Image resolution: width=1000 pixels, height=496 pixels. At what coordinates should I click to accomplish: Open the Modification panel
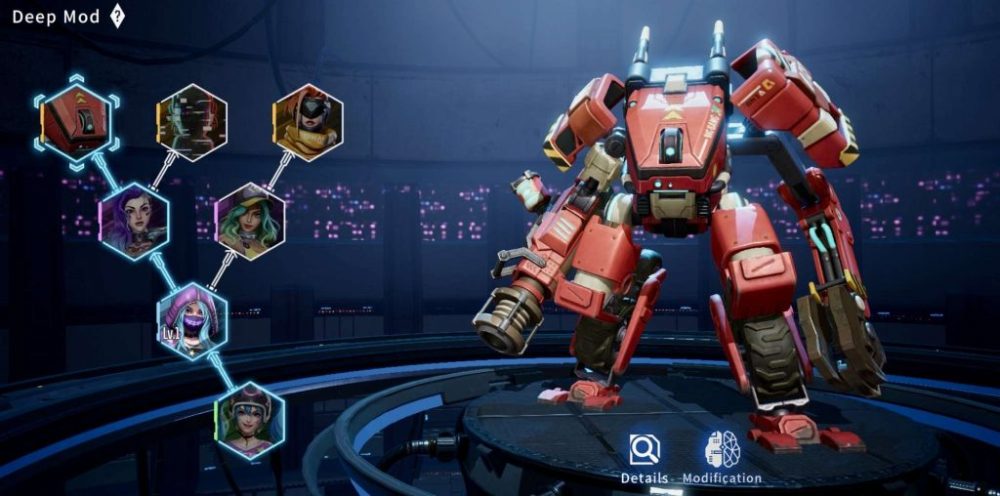coord(721,458)
